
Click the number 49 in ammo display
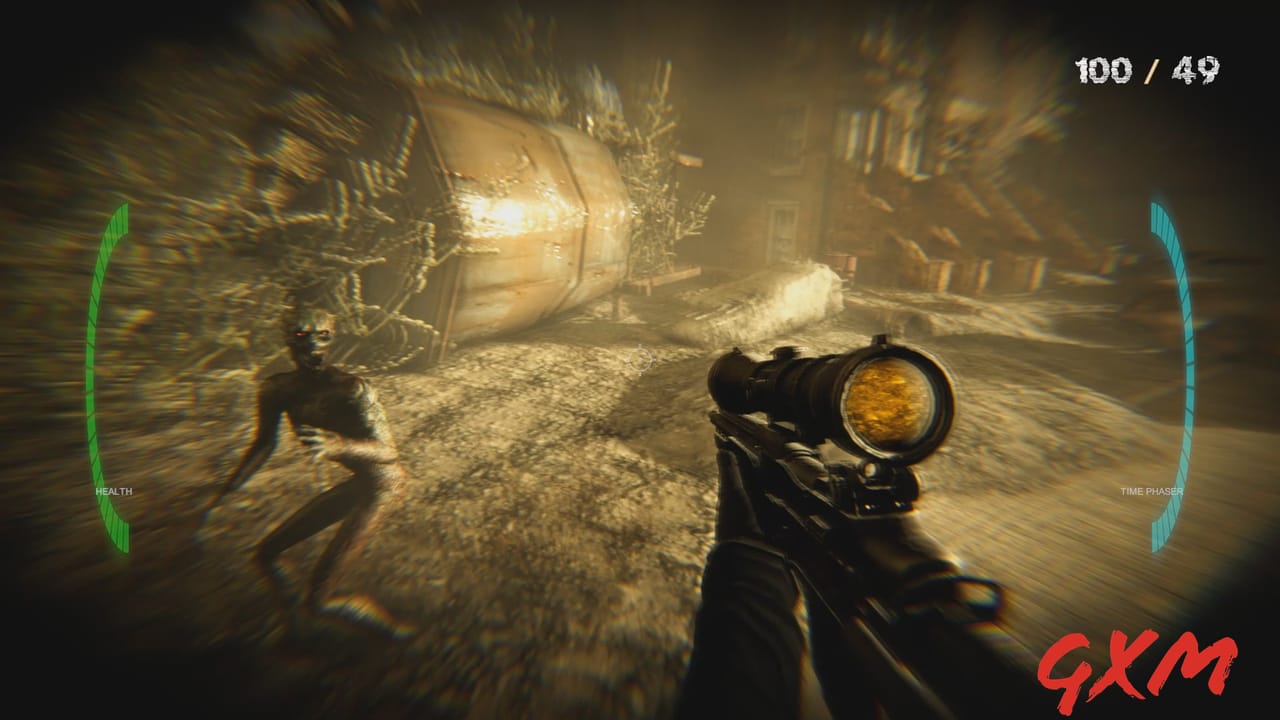(x=1197, y=70)
